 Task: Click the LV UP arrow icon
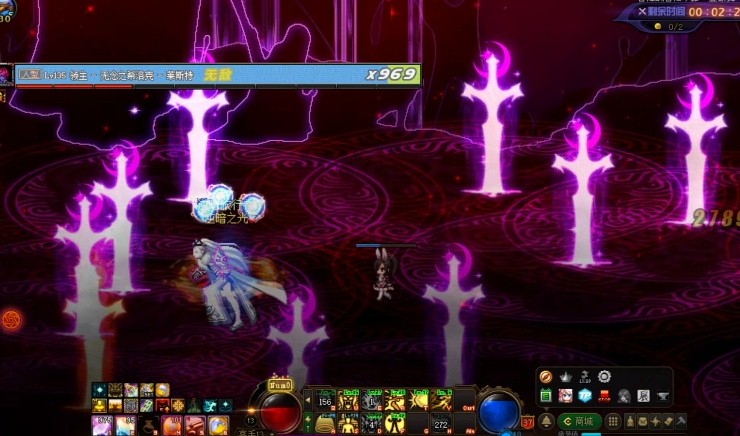pyautogui.click(x=585, y=377)
